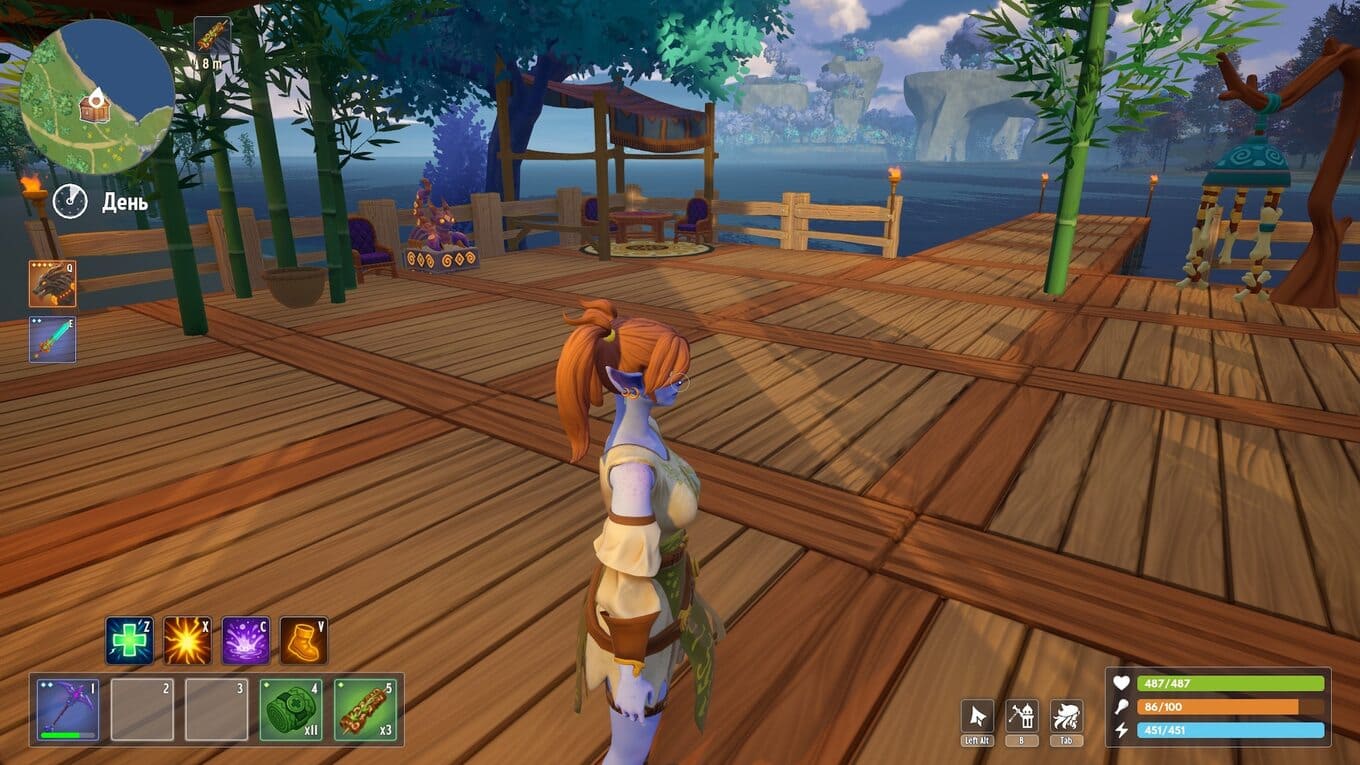Cast the purple splash ability

tap(245, 641)
